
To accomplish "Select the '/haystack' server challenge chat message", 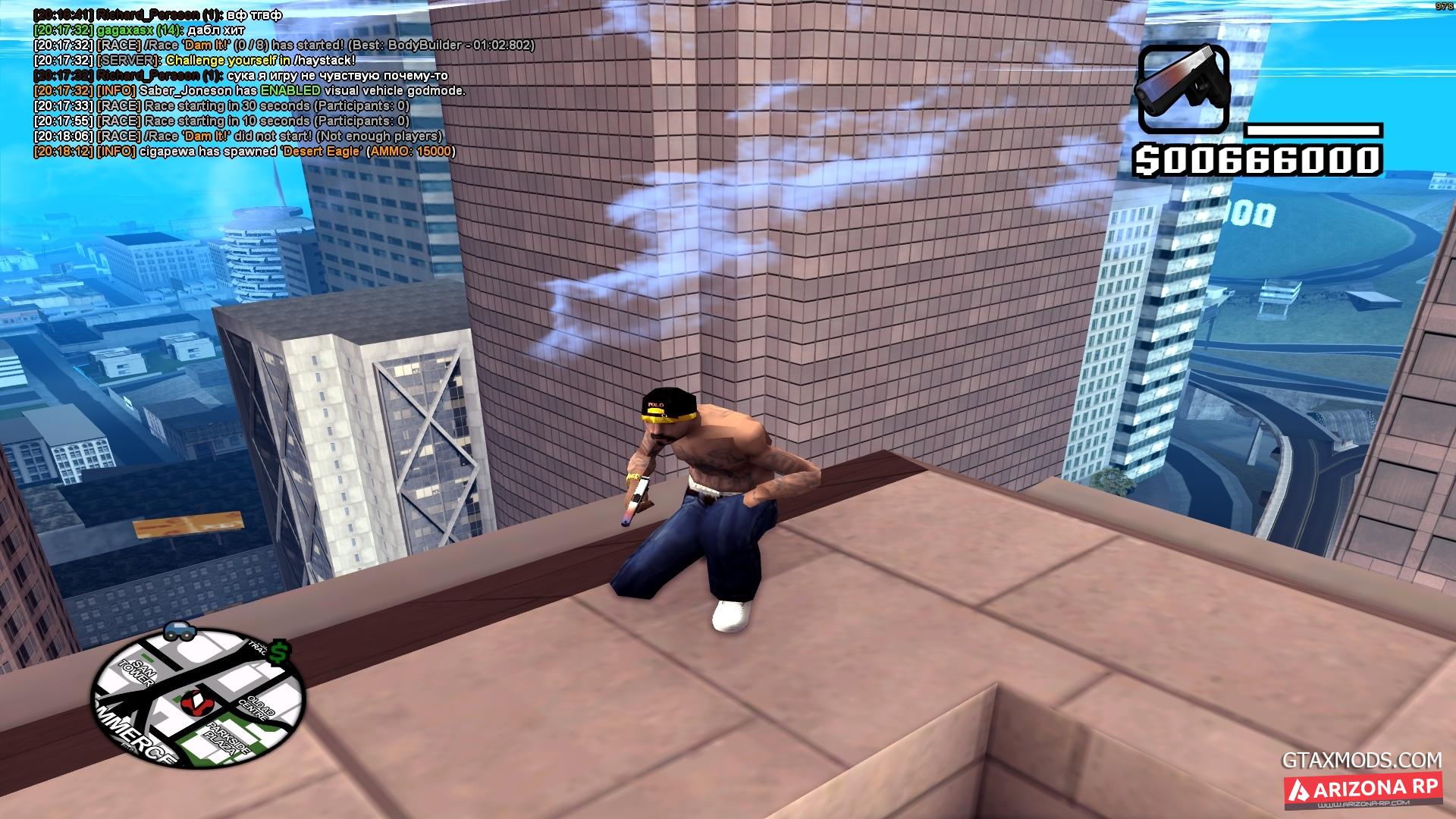I will tap(194, 61).
